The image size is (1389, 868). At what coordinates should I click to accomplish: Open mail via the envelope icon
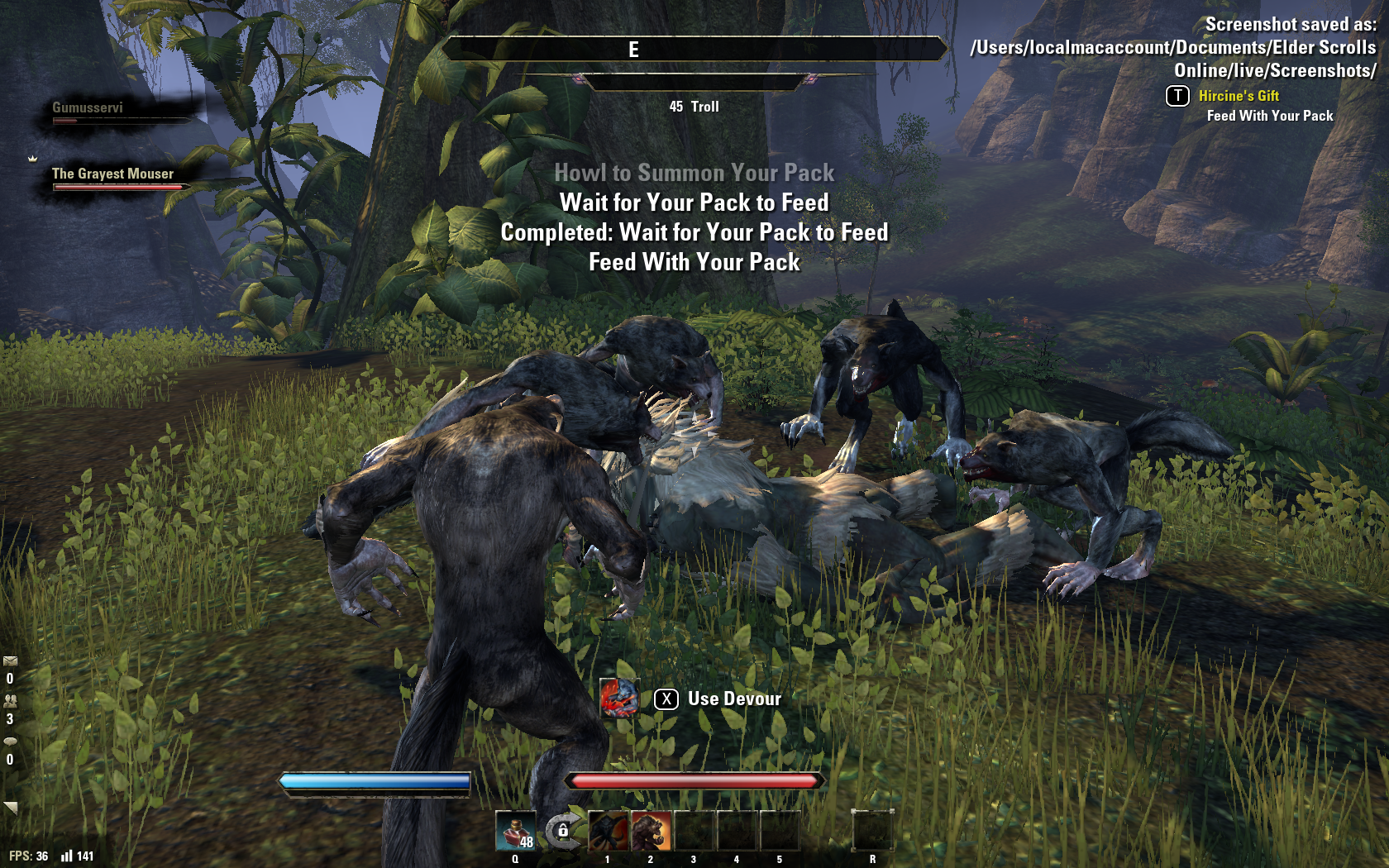point(10,661)
